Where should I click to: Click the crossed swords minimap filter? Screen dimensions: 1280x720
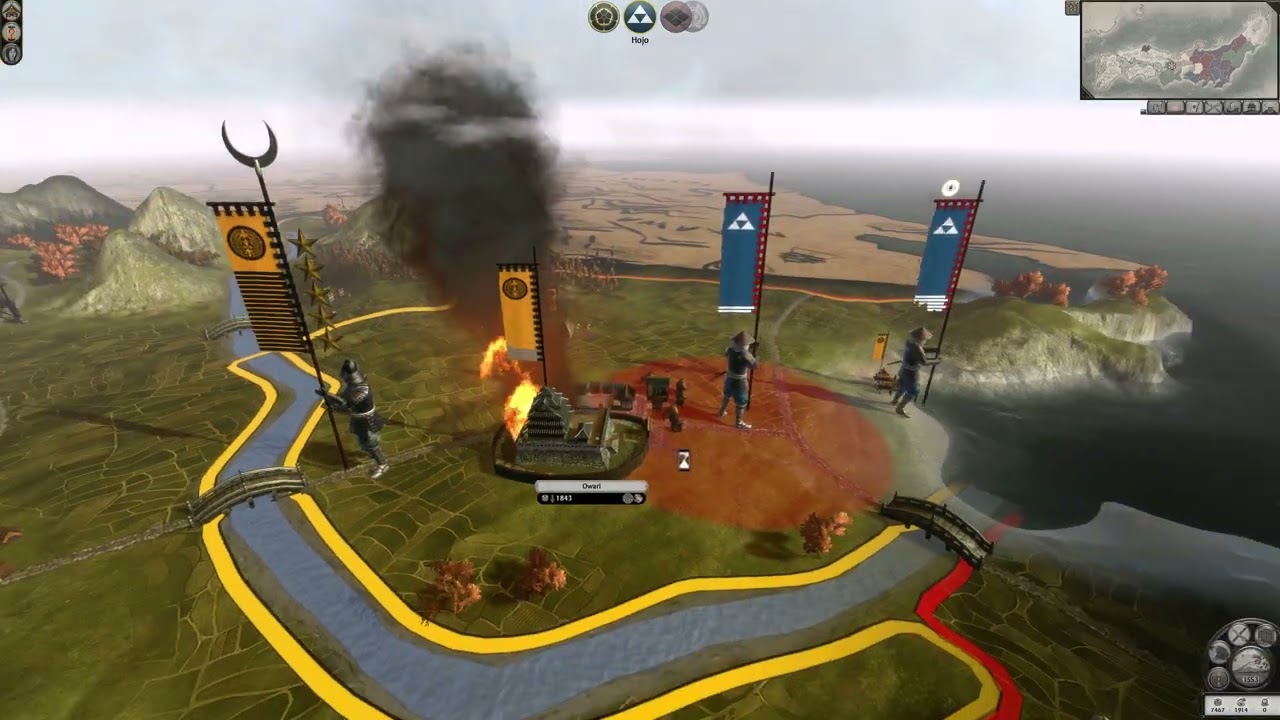[1214, 107]
